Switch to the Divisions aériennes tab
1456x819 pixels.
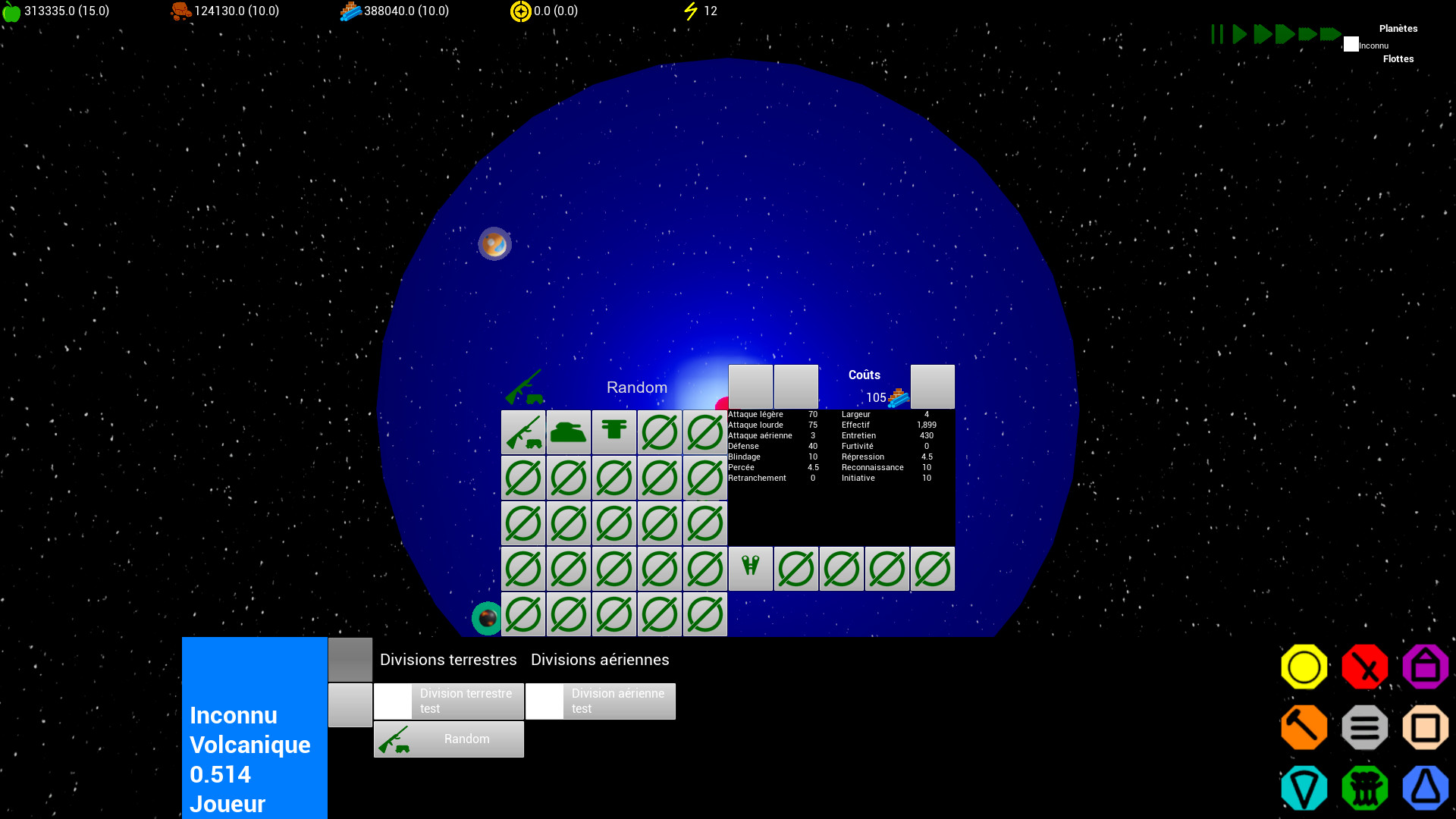[600, 659]
